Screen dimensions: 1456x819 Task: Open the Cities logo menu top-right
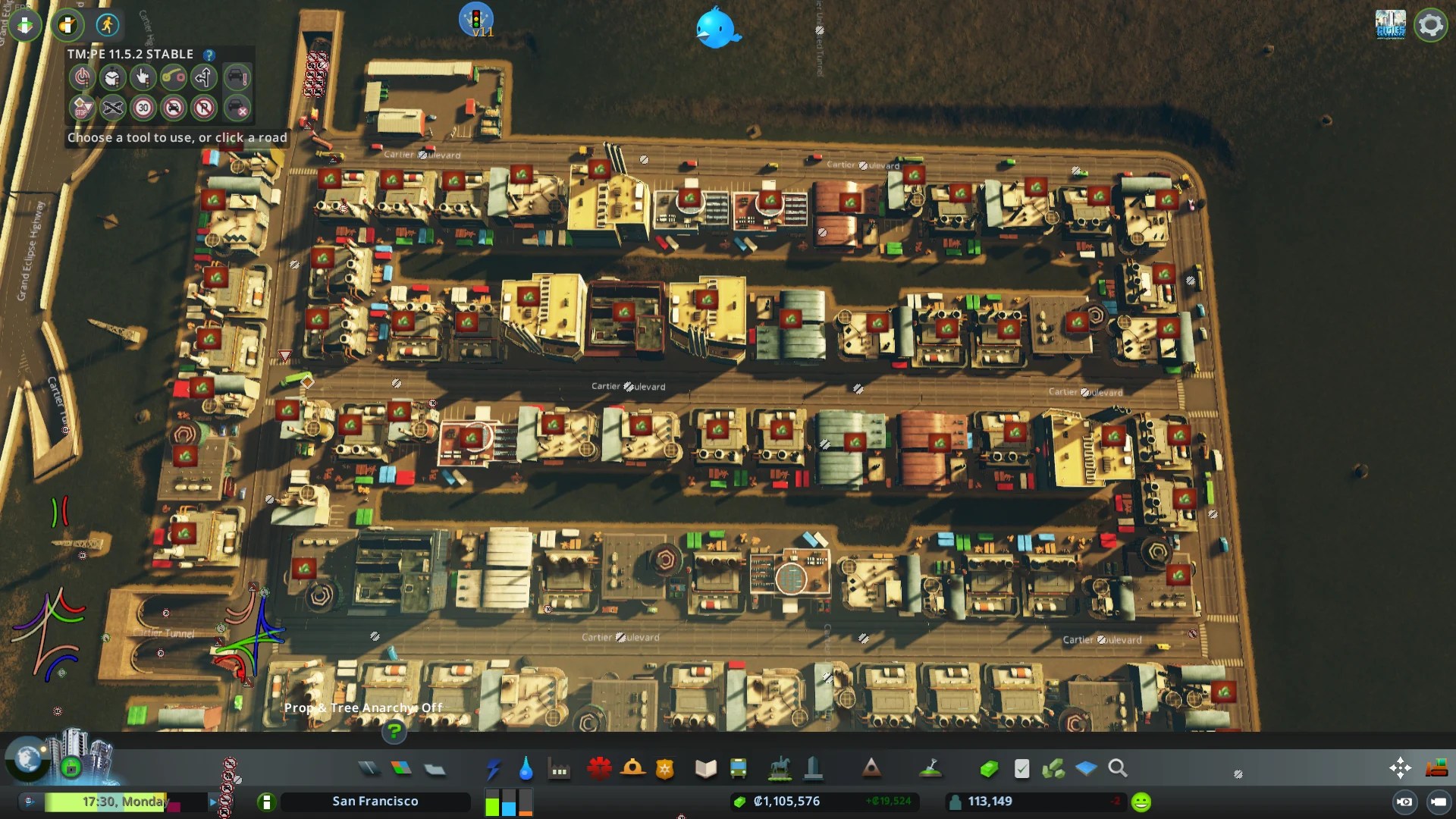[x=1392, y=23]
